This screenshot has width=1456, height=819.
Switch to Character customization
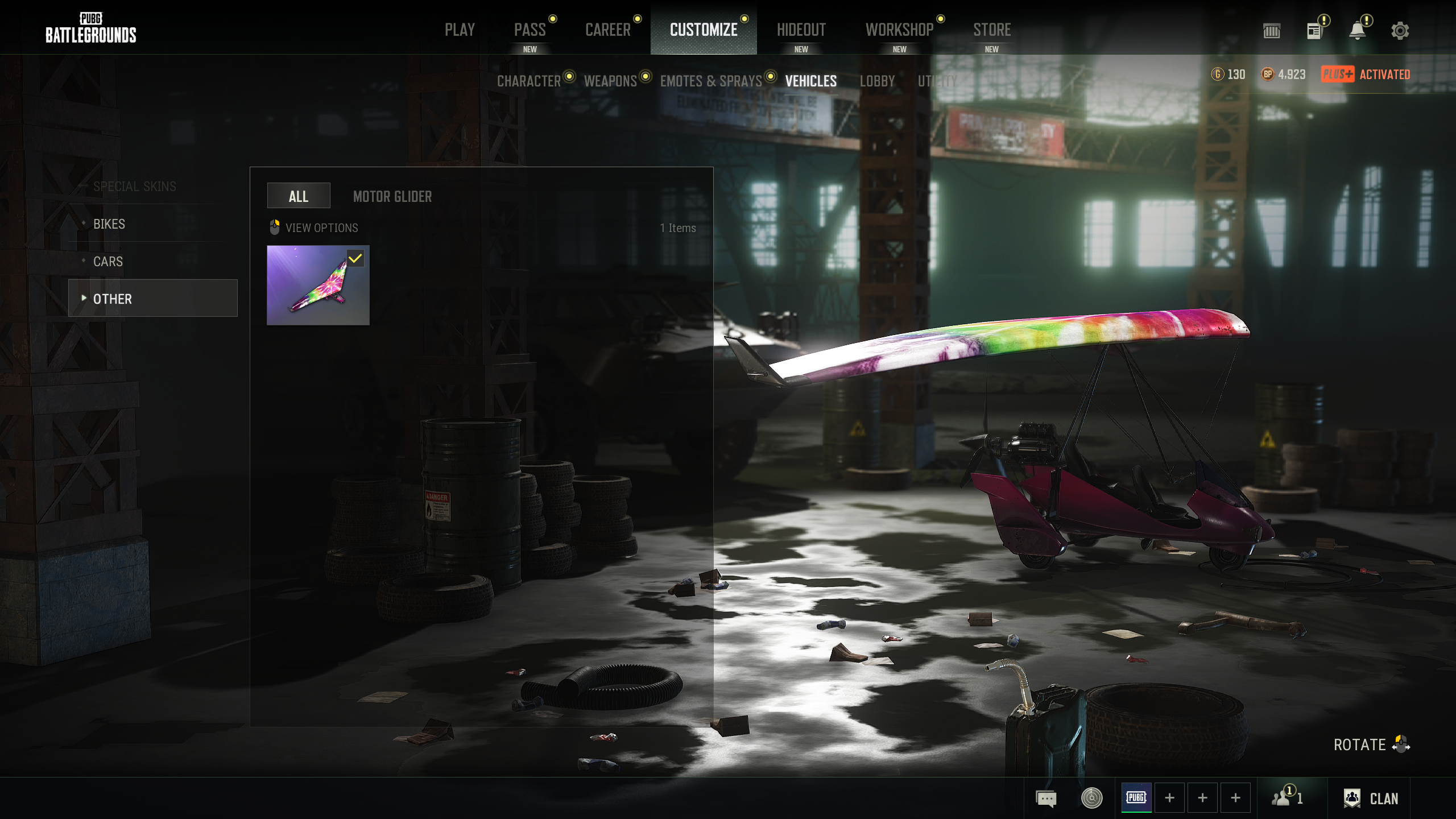529,81
